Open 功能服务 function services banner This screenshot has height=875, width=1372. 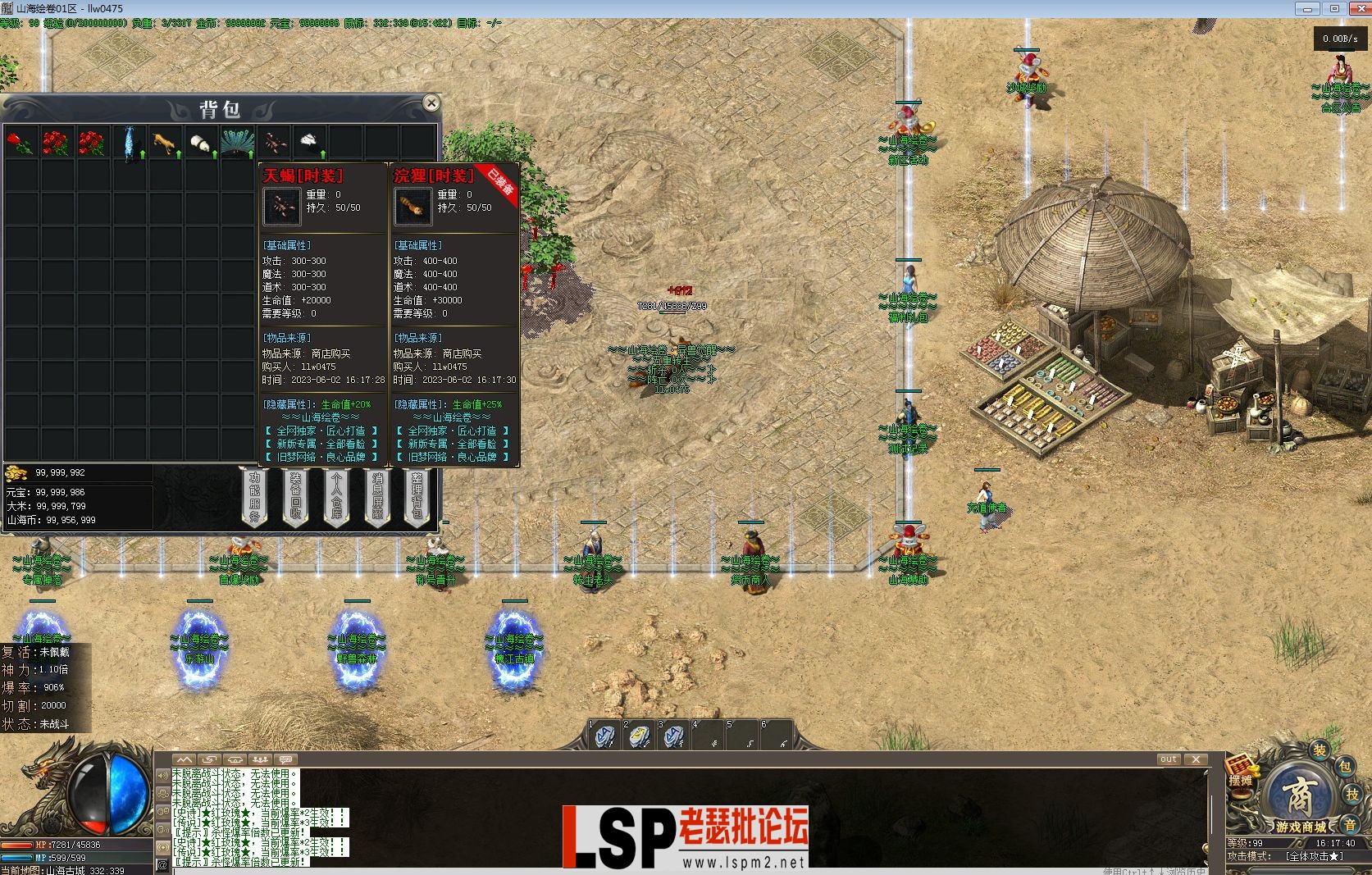(254, 497)
